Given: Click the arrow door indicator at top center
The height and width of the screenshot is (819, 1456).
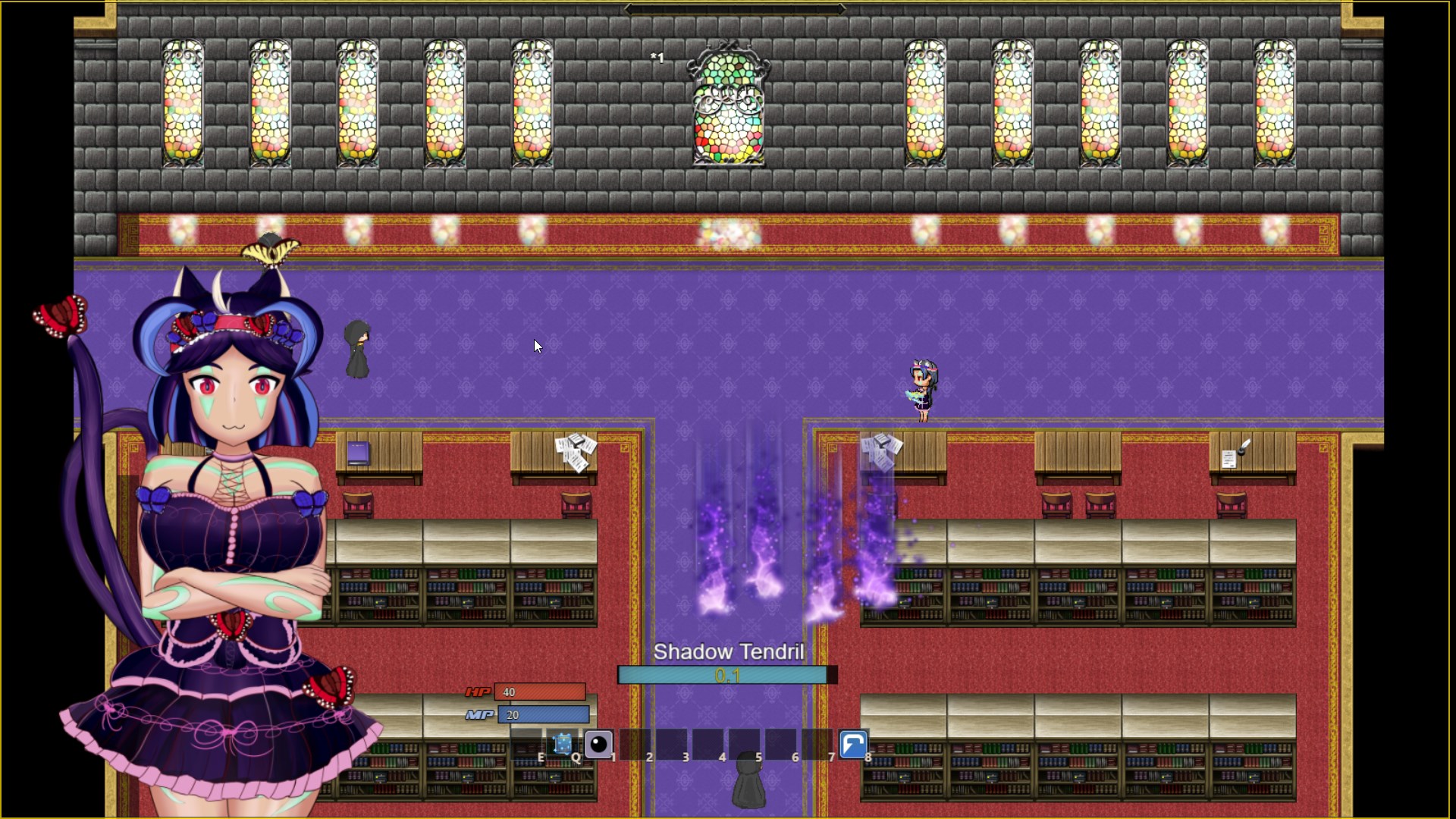Looking at the screenshot, I should click(x=734, y=8).
